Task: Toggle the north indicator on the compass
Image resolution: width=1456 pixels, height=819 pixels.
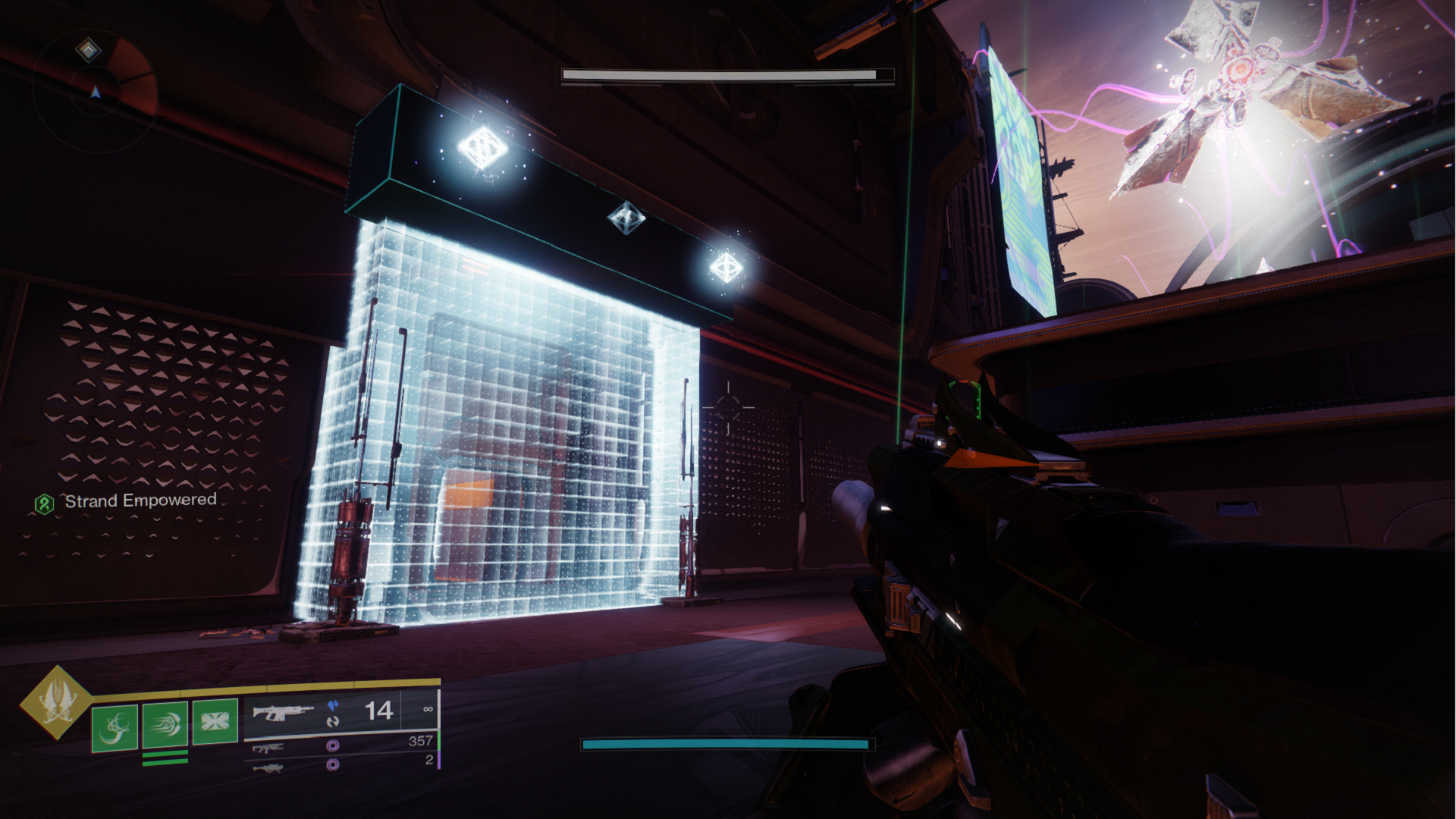Action: point(96,92)
